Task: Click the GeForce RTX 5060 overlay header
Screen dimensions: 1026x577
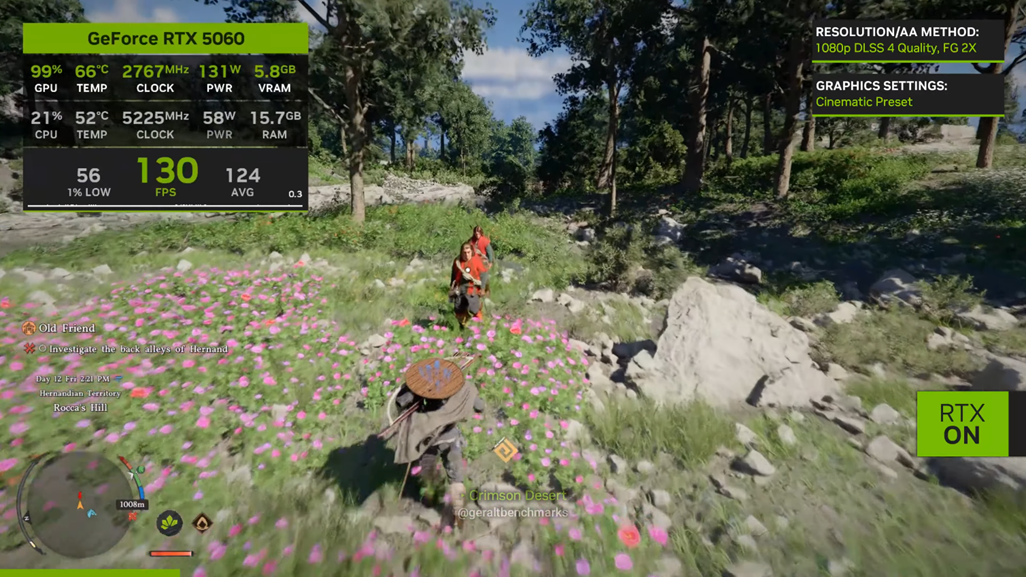Action: click(x=166, y=38)
